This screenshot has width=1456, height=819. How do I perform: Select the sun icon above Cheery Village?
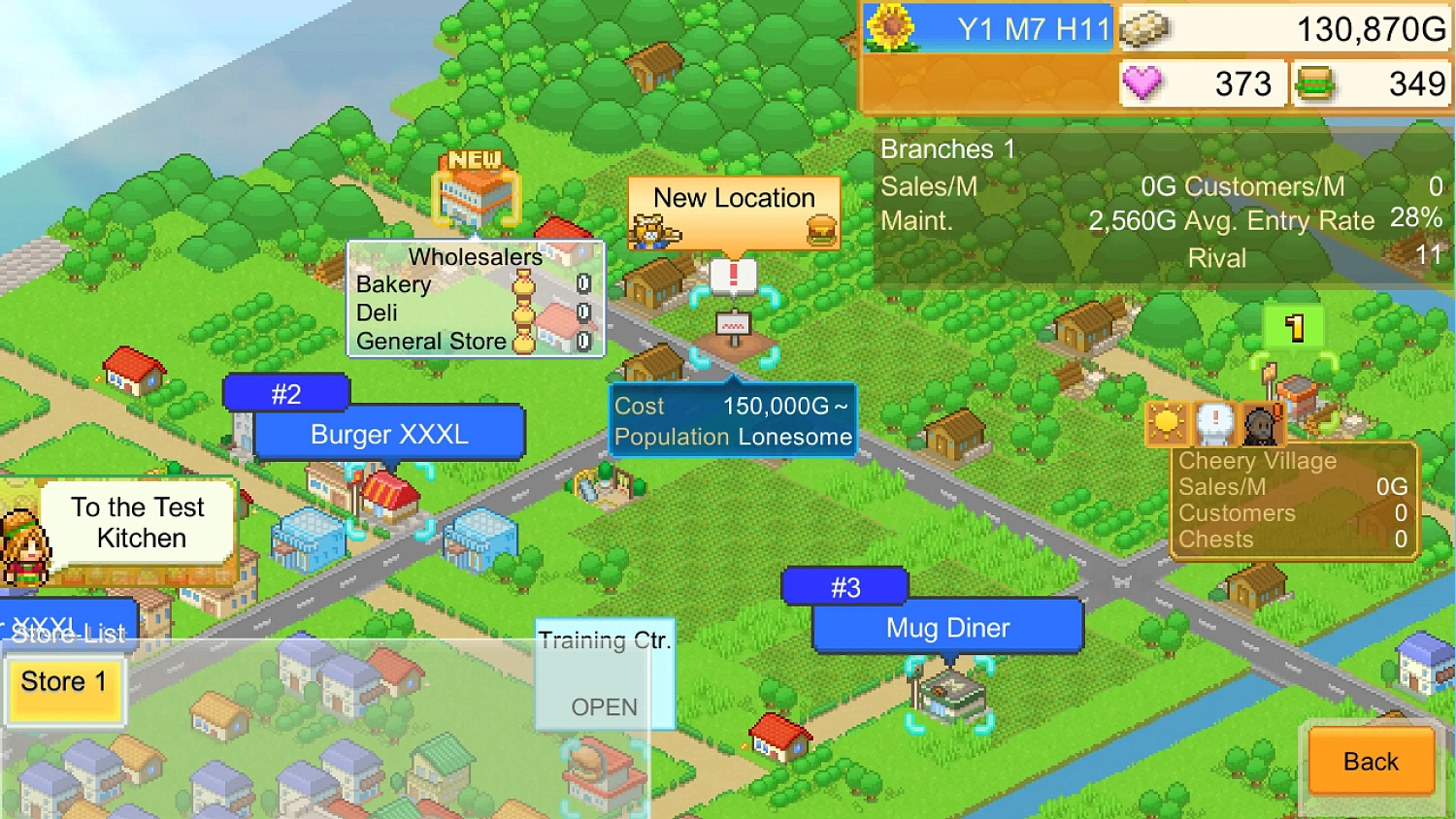tap(1166, 424)
